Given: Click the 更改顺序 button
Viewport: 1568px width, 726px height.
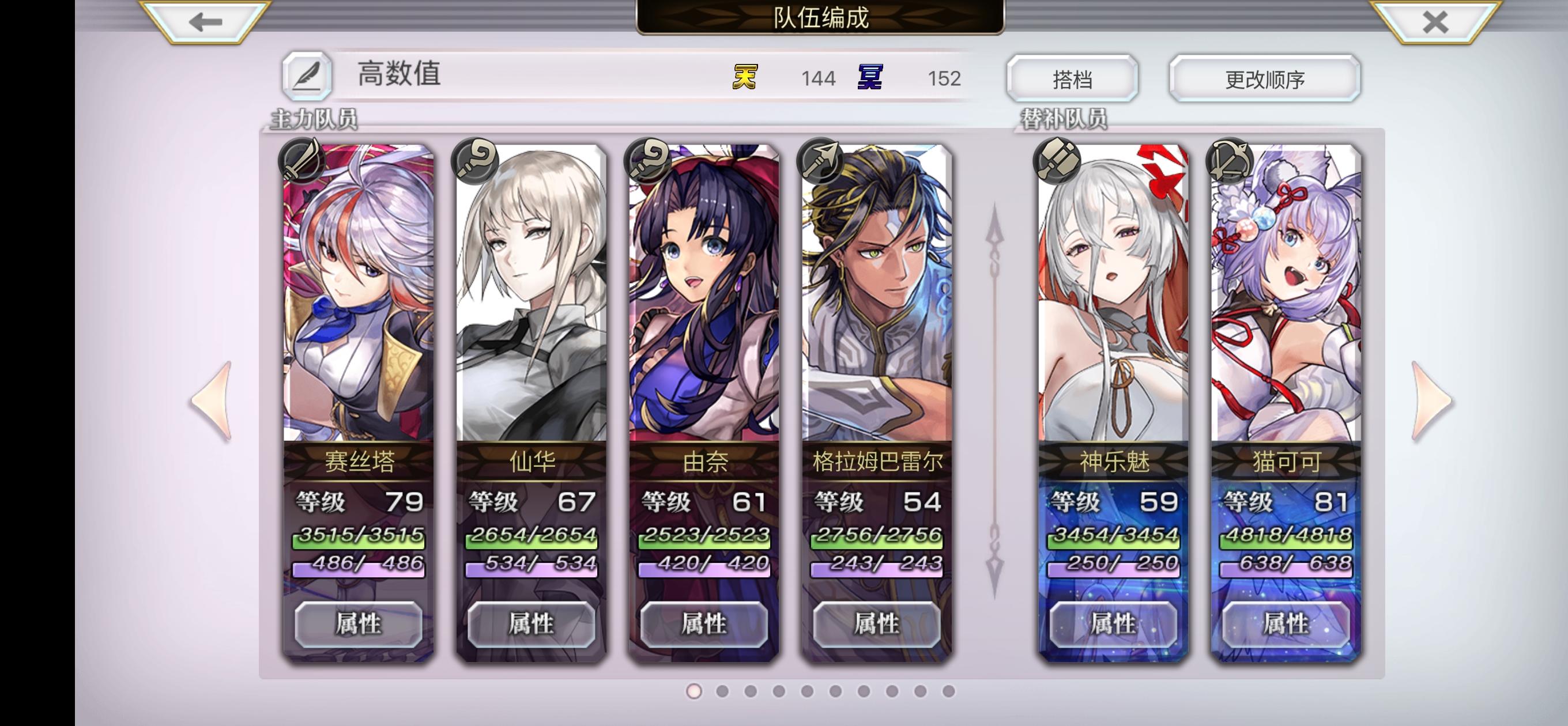Looking at the screenshot, I should tap(1264, 77).
